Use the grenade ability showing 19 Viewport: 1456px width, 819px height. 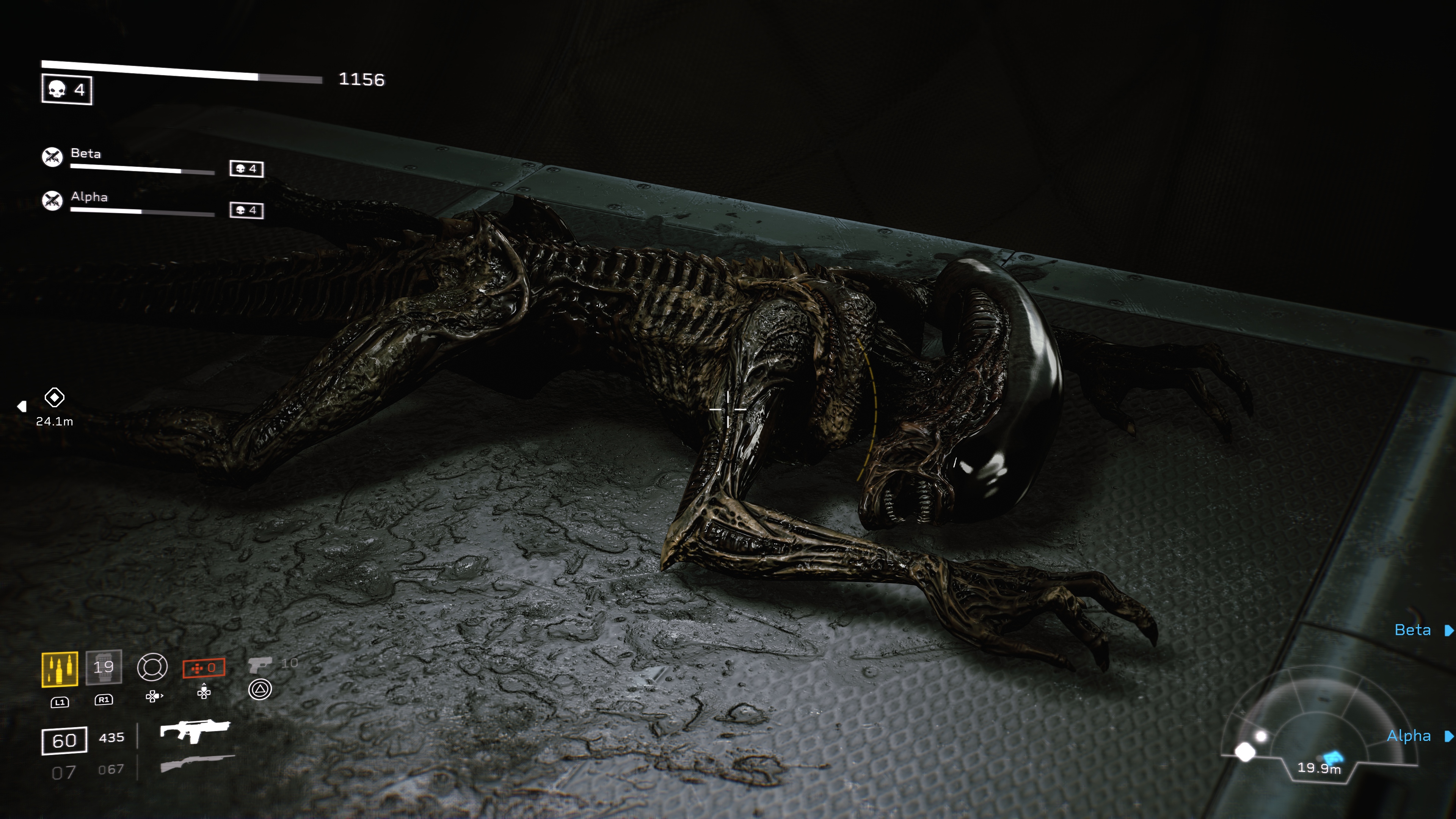104,667
